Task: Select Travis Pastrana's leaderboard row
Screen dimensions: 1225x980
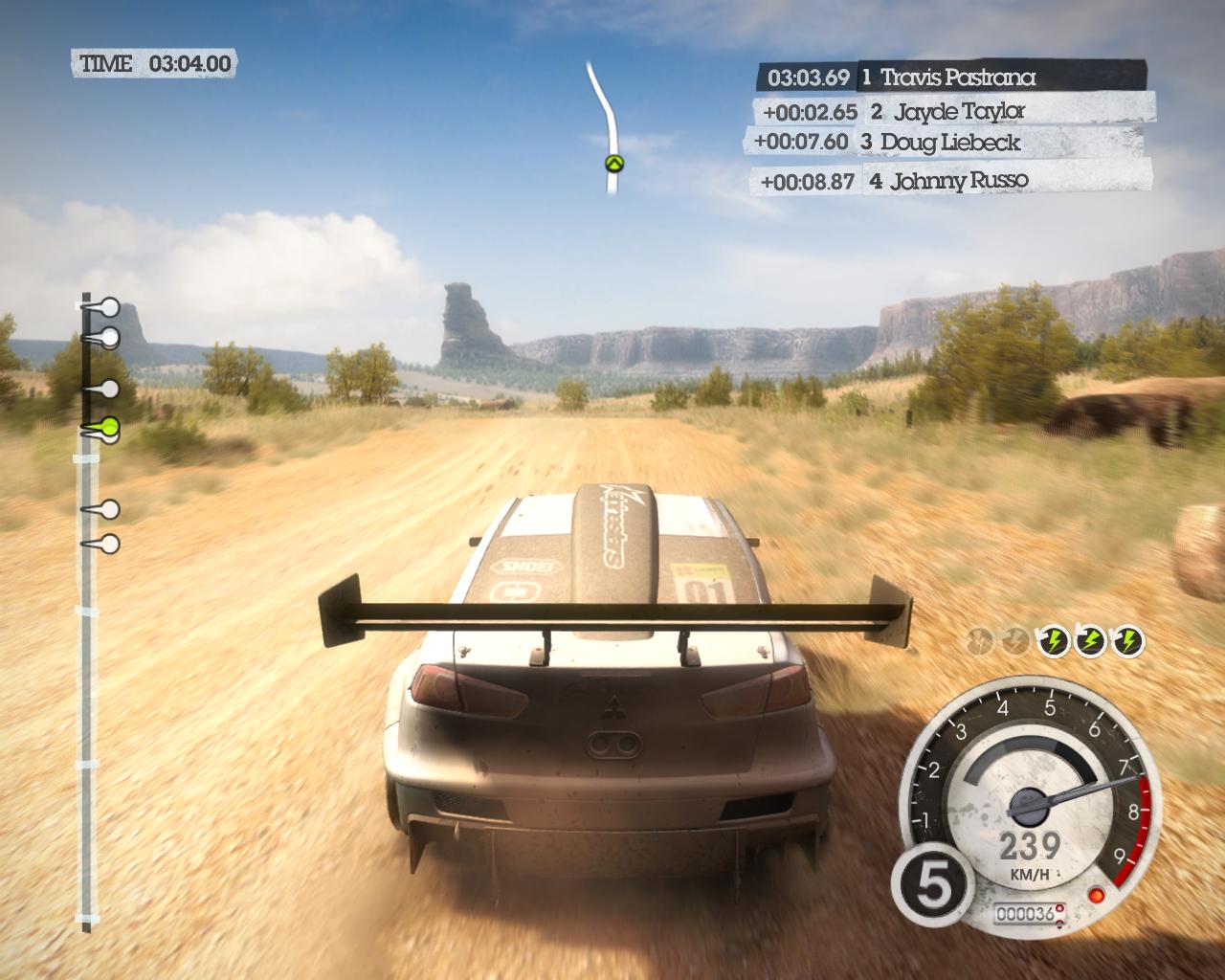Action: [952, 77]
